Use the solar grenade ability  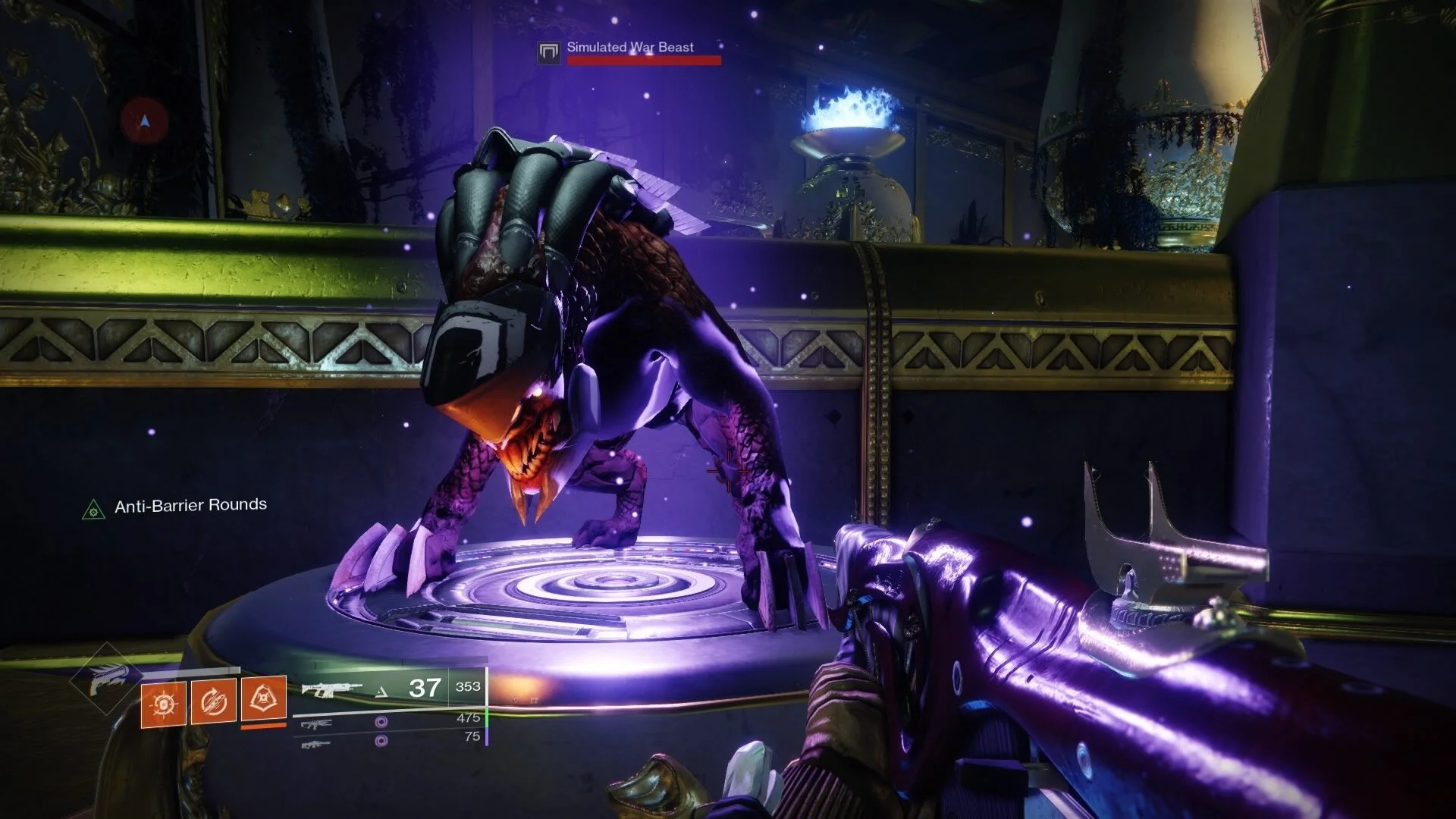pyautogui.click(x=163, y=704)
